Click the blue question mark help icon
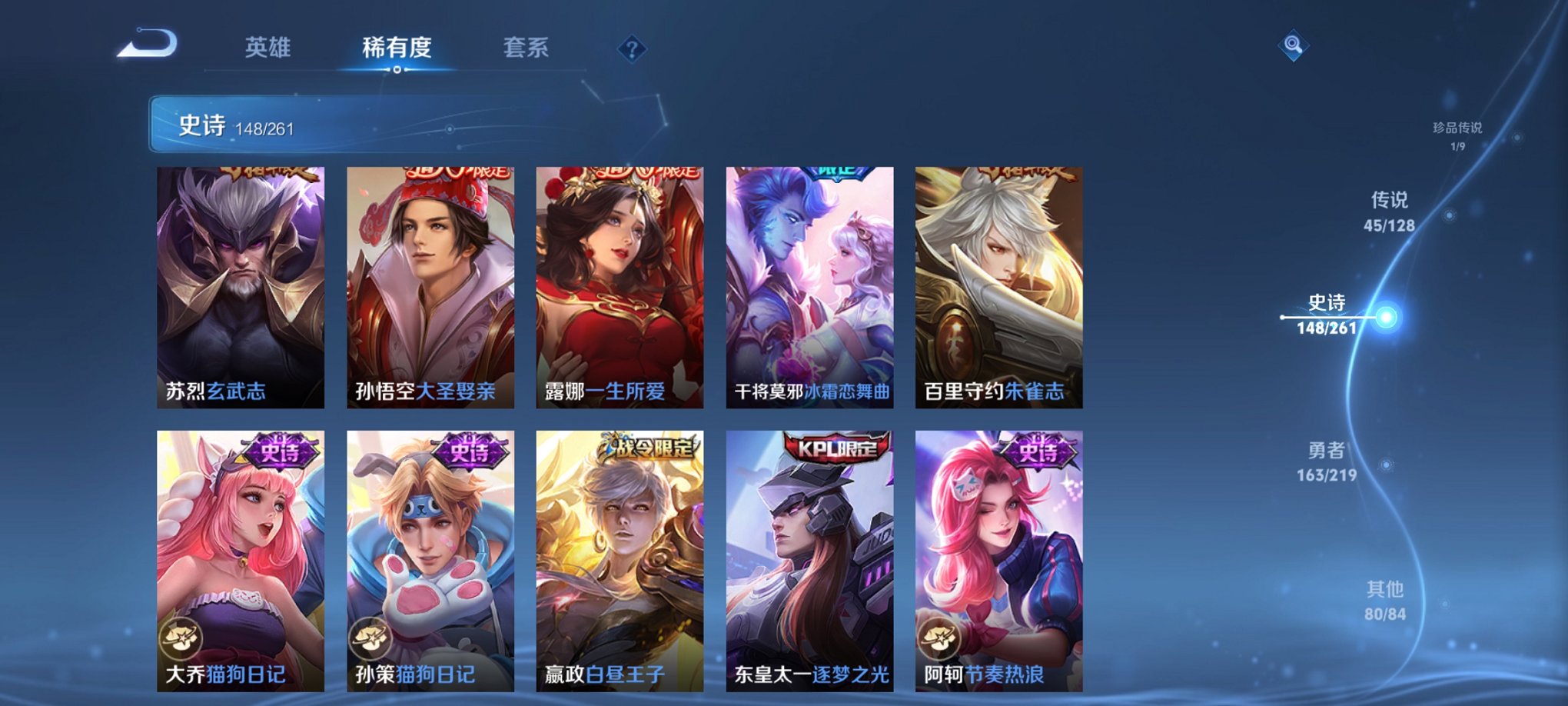1568x706 pixels. pyautogui.click(x=632, y=50)
